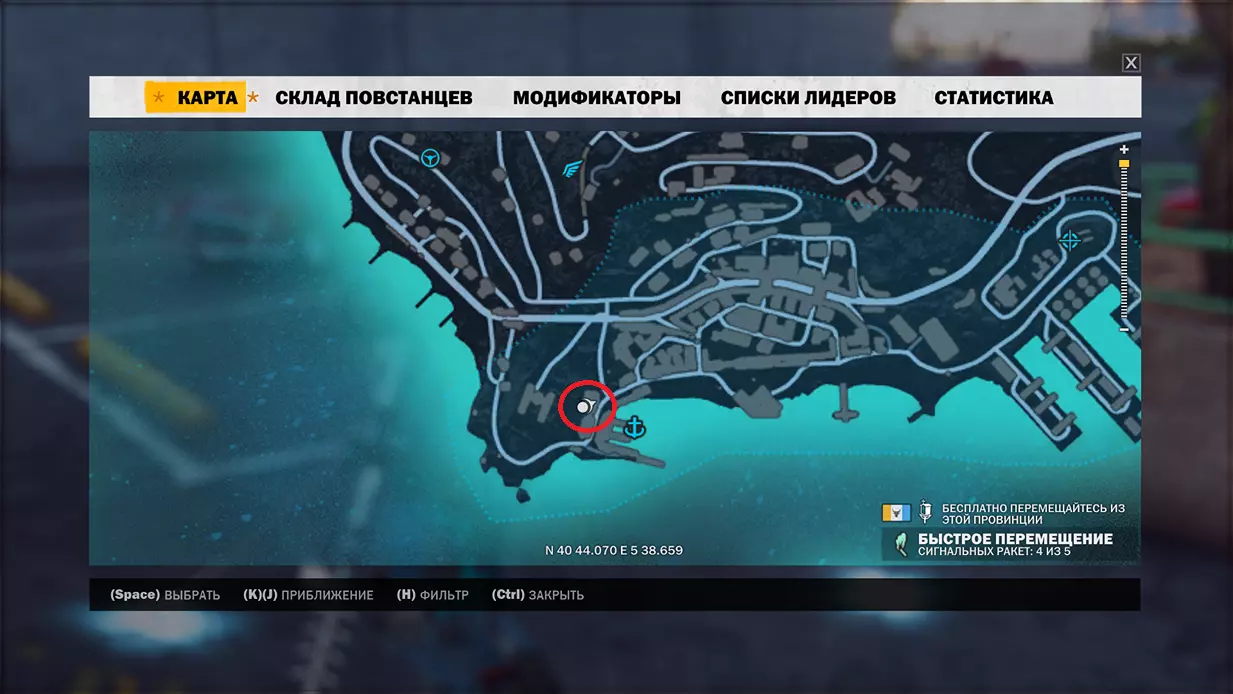Select the anchor harbor marker on map
Screen dimensions: 1233x694
pos(634,428)
